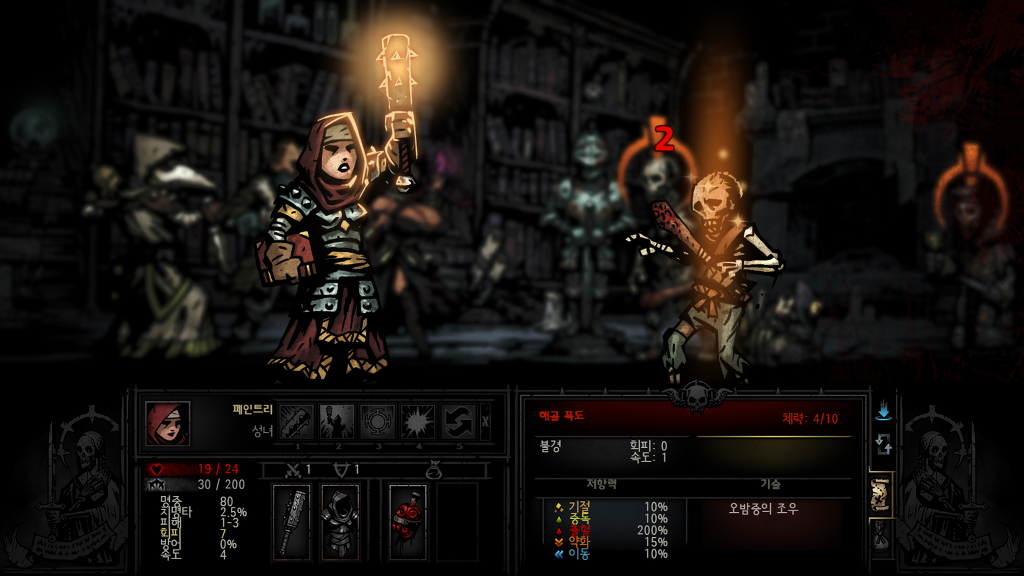The width and height of the screenshot is (1024, 576).
Task: Click the two-arrow swap icon beside enemy panel
Action: pyautogui.click(x=883, y=443)
